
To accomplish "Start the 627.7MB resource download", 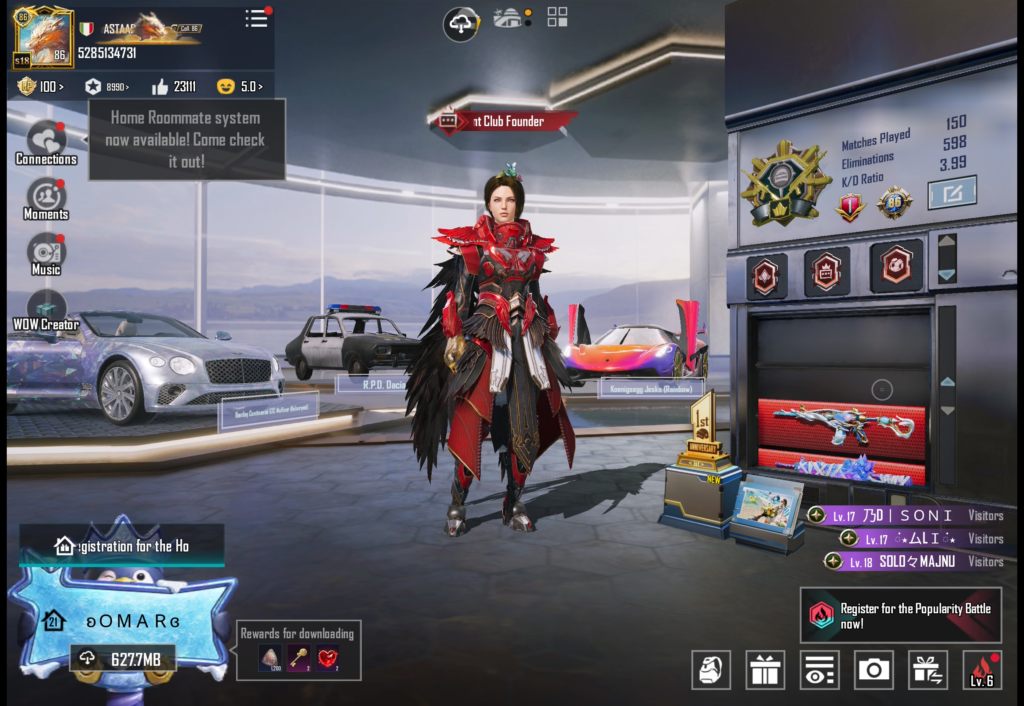I will point(122,658).
